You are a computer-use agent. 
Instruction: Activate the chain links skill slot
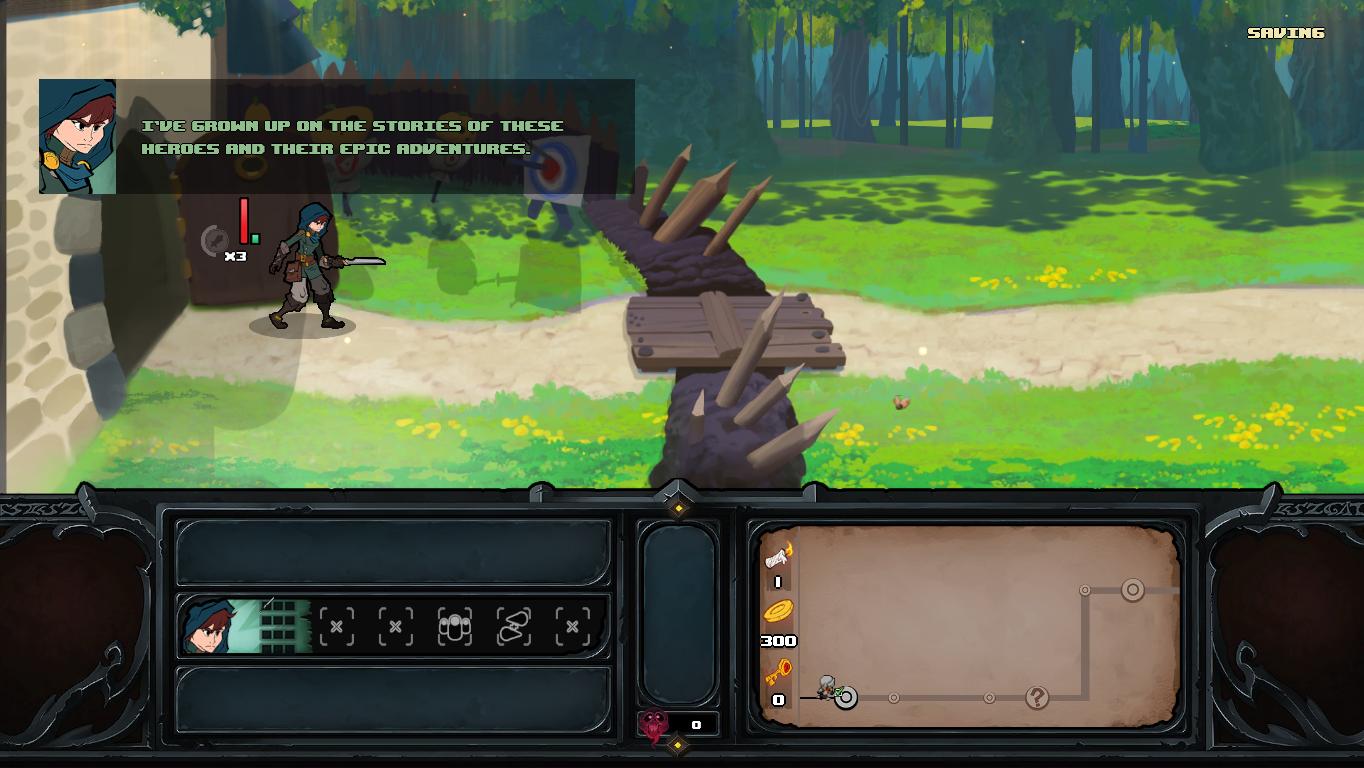pos(514,627)
